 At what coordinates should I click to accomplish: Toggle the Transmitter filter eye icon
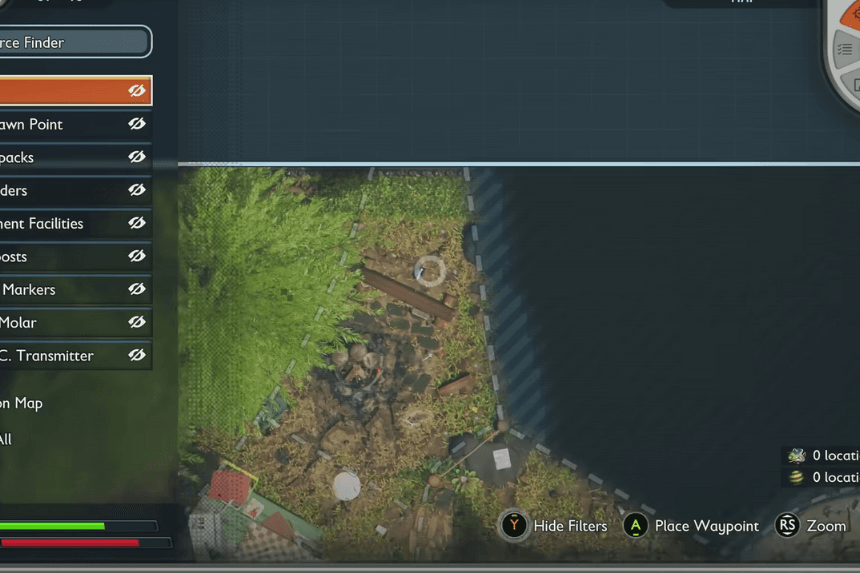point(137,355)
